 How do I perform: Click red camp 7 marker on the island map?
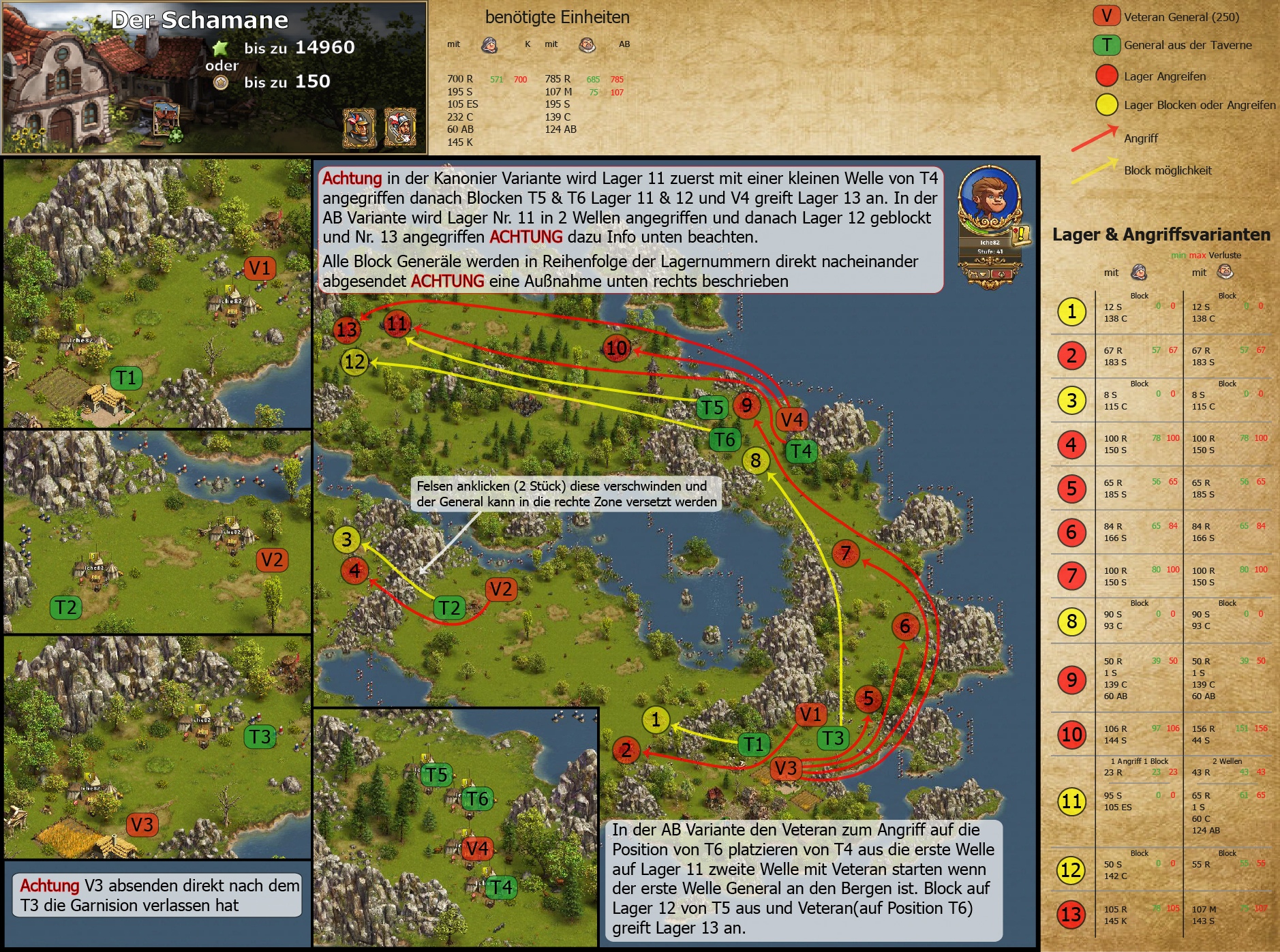[x=845, y=553]
